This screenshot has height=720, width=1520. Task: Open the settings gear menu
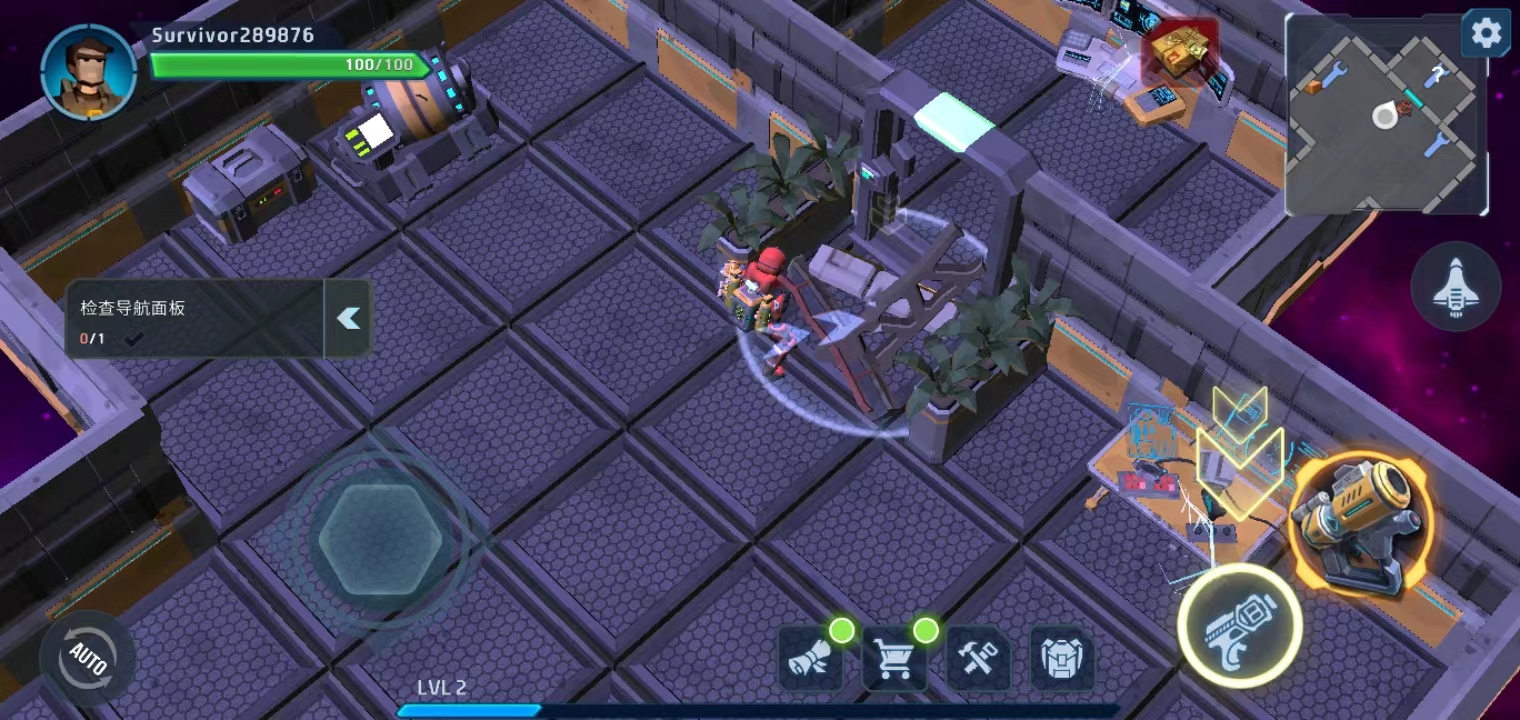pyautogui.click(x=1486, y=35)
